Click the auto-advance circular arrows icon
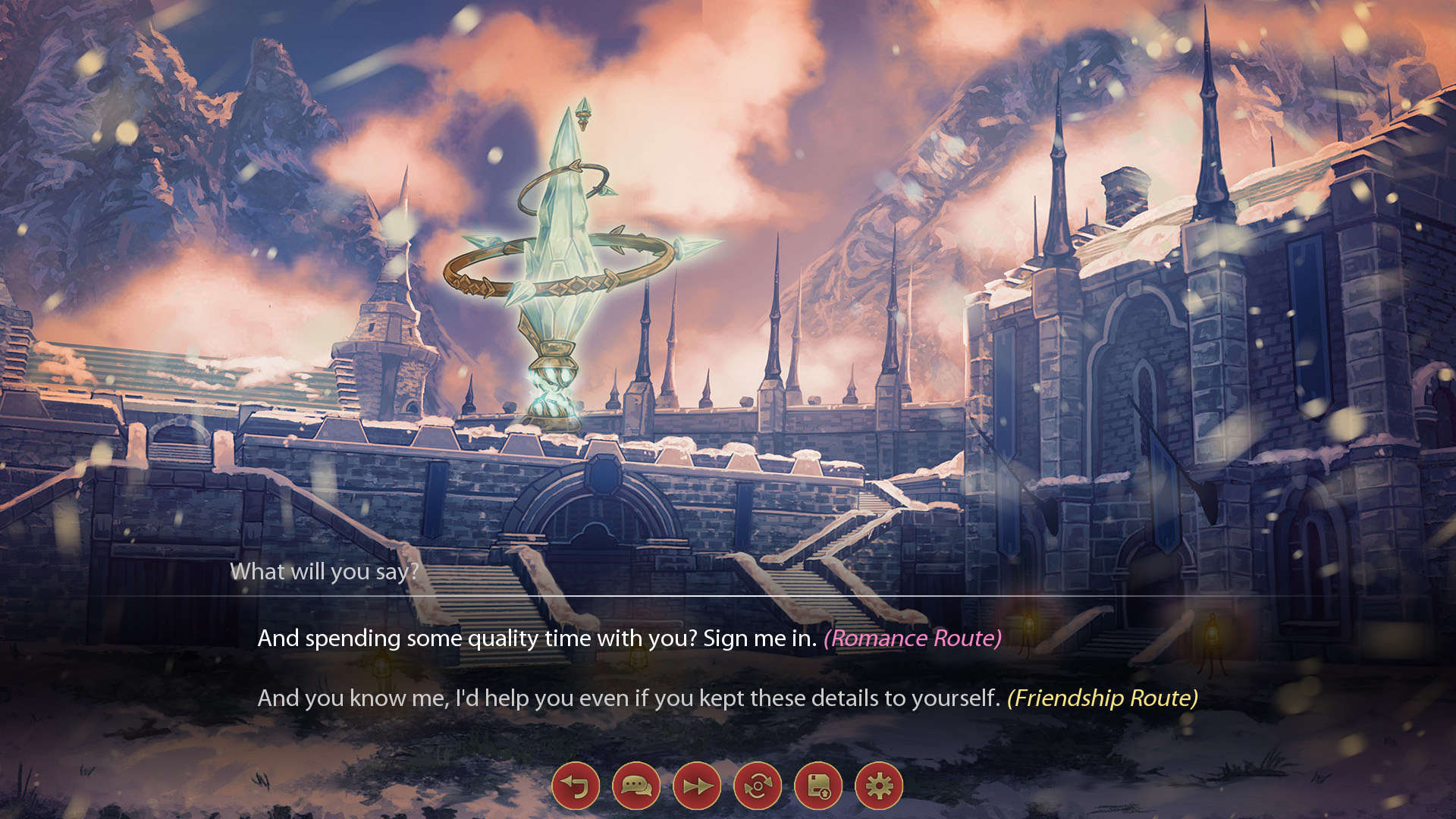This screenshot has width=1456, height=819. coord(757,787)
